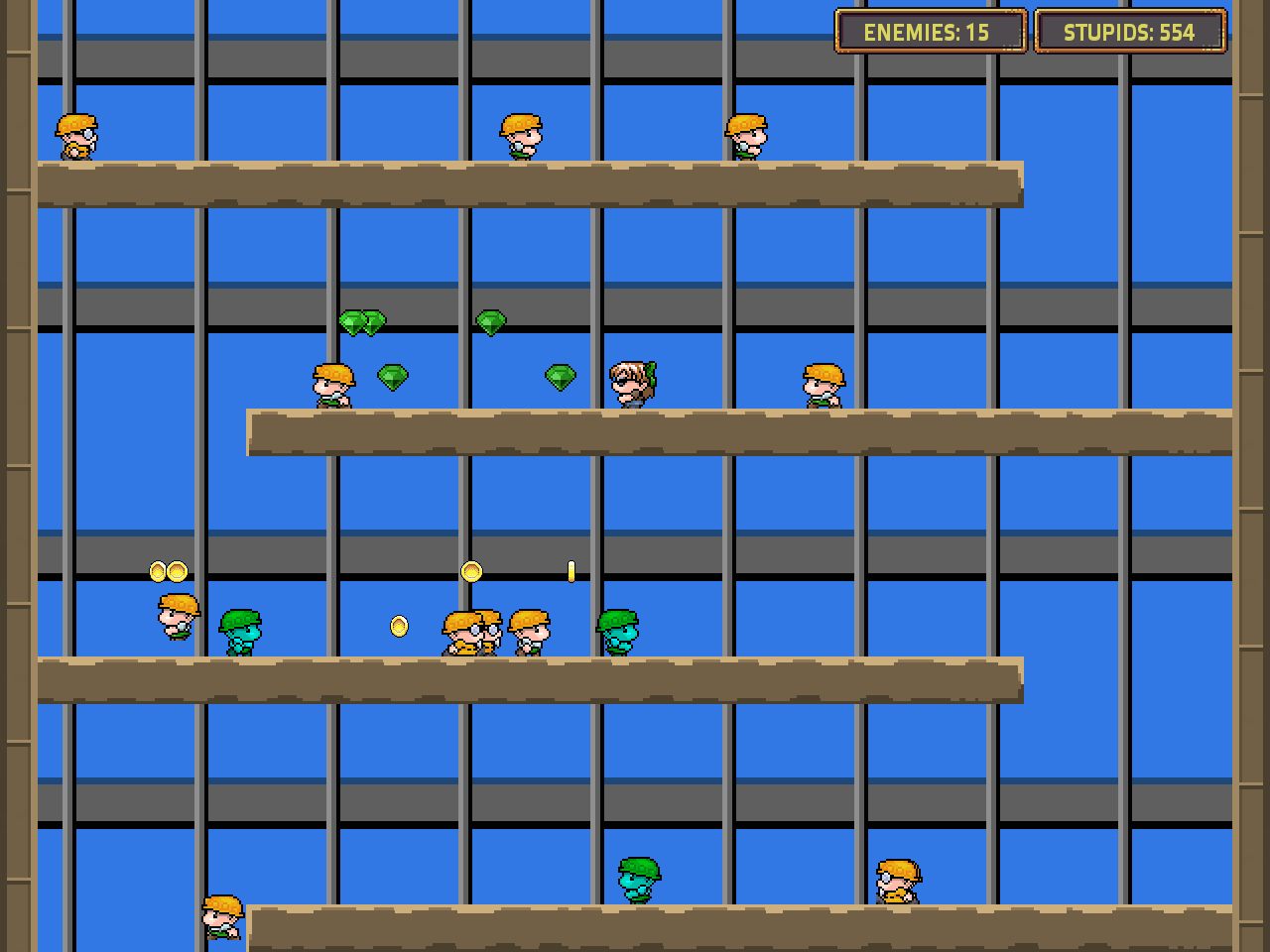Click the miner at the bottom-left corner
Viewport: 1270px width, 952px height.
tap(220, 917)
